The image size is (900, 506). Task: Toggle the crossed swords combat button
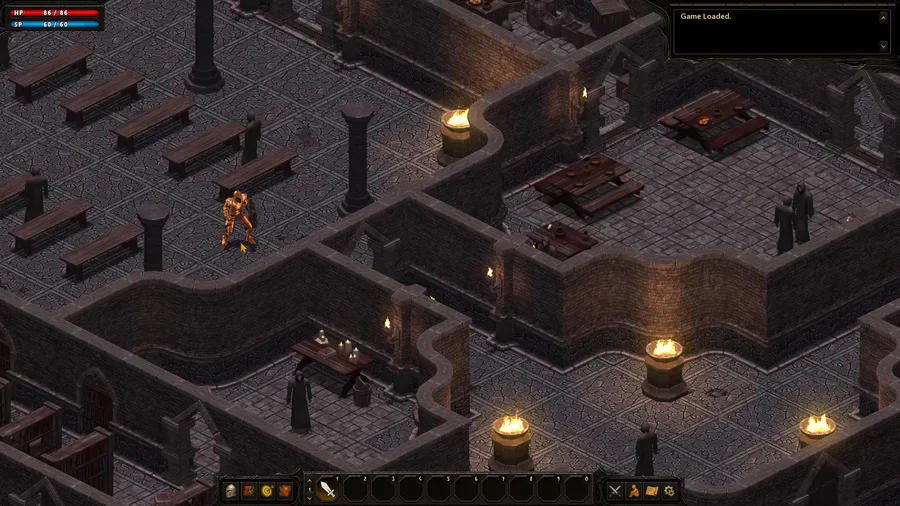click(616, 490)
